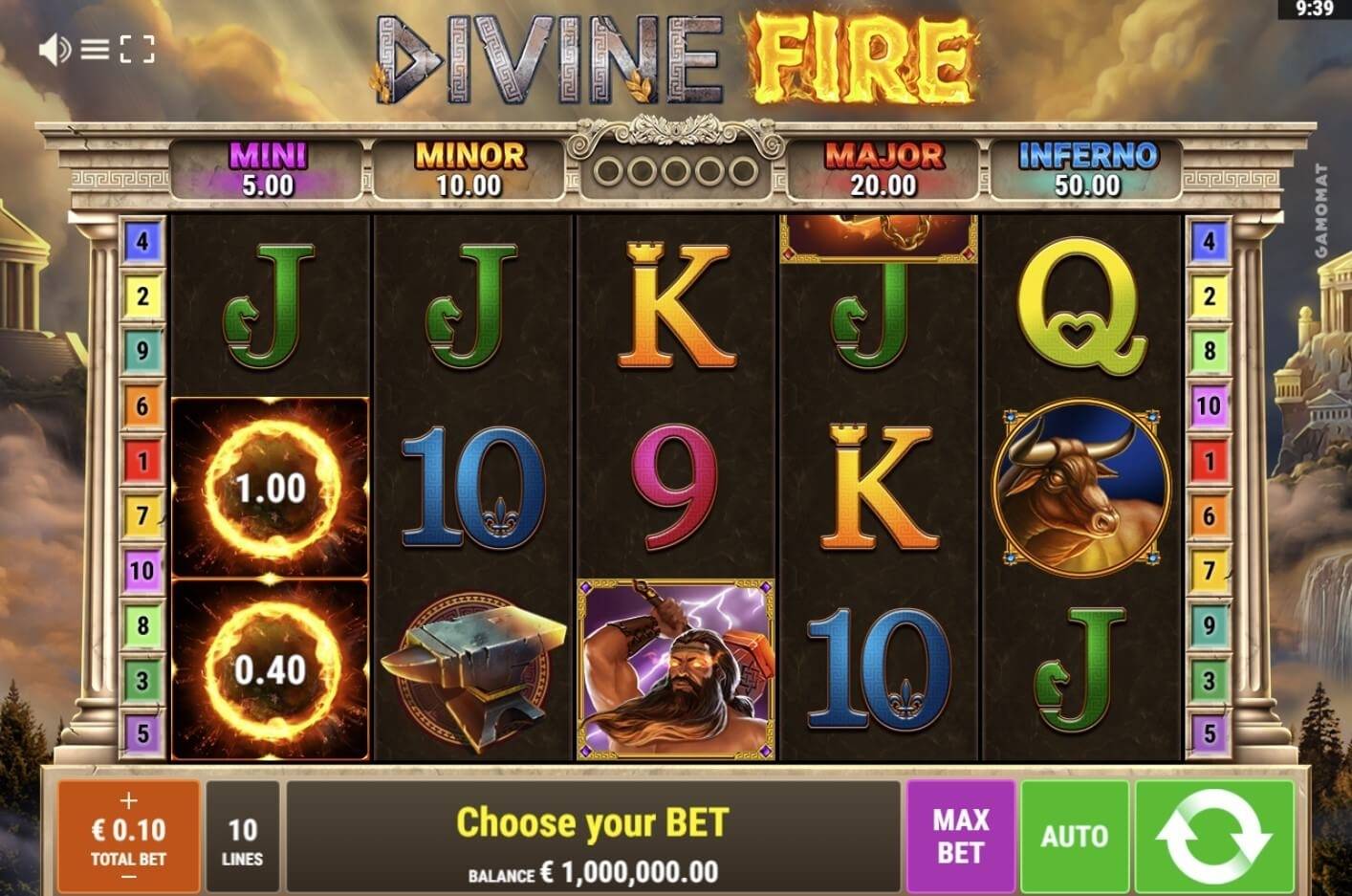
Task: Click the 10 LINES display
Action: [x=243, y=835]
